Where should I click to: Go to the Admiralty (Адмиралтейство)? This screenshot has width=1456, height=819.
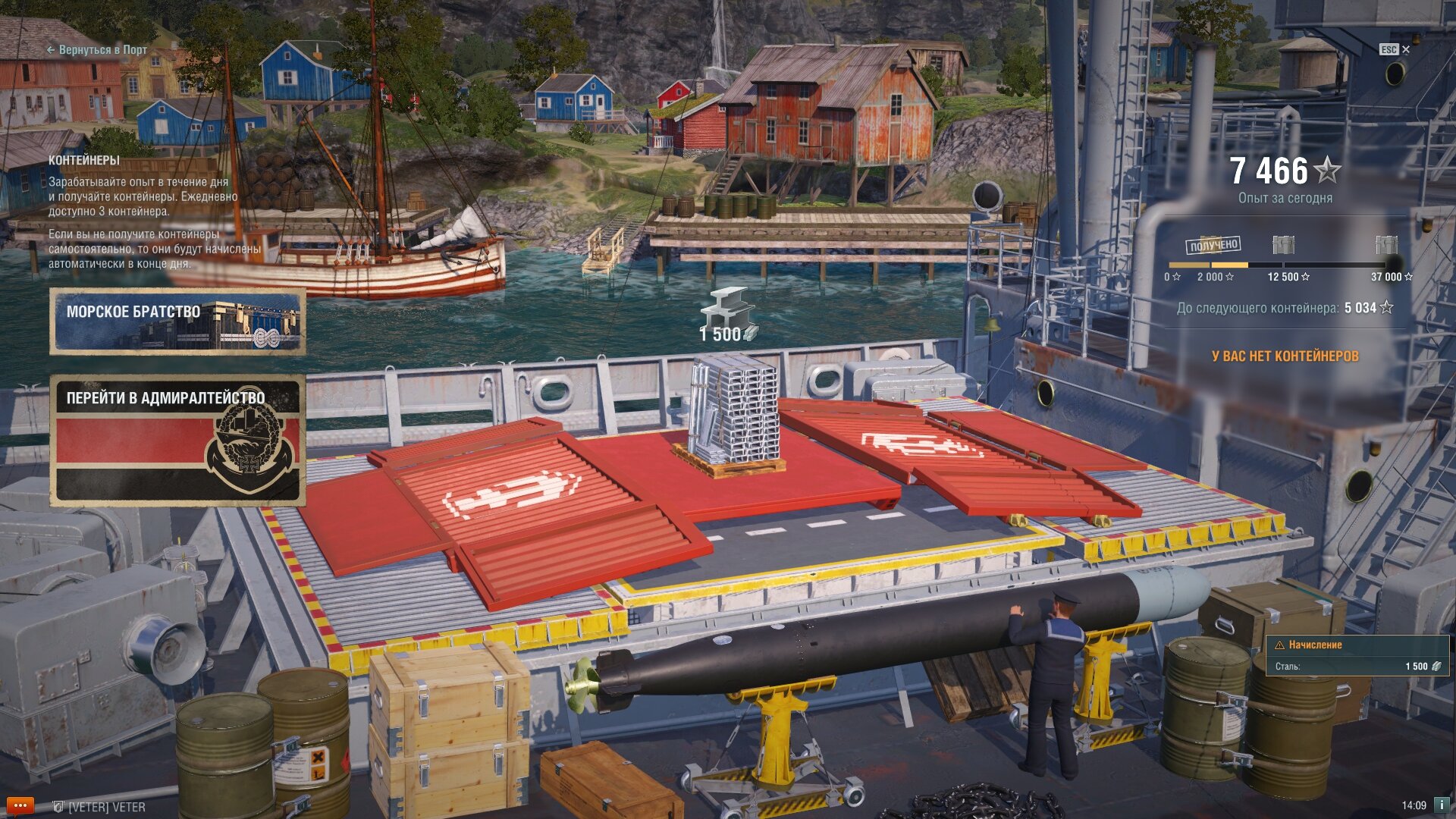[177, 440]
